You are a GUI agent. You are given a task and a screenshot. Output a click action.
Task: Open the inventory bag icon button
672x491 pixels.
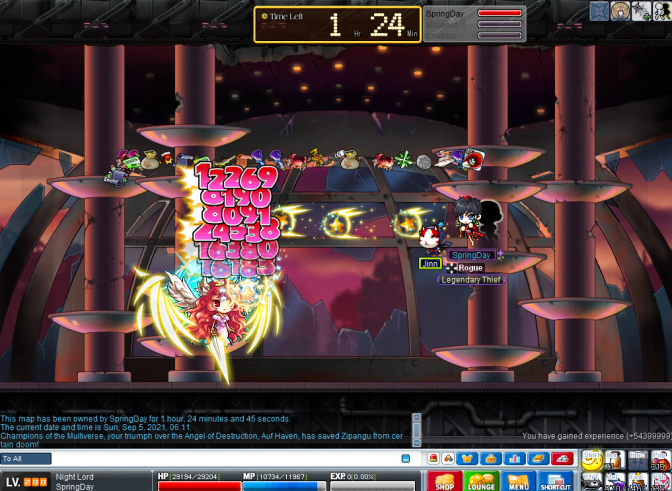click(x=488, y=458)
